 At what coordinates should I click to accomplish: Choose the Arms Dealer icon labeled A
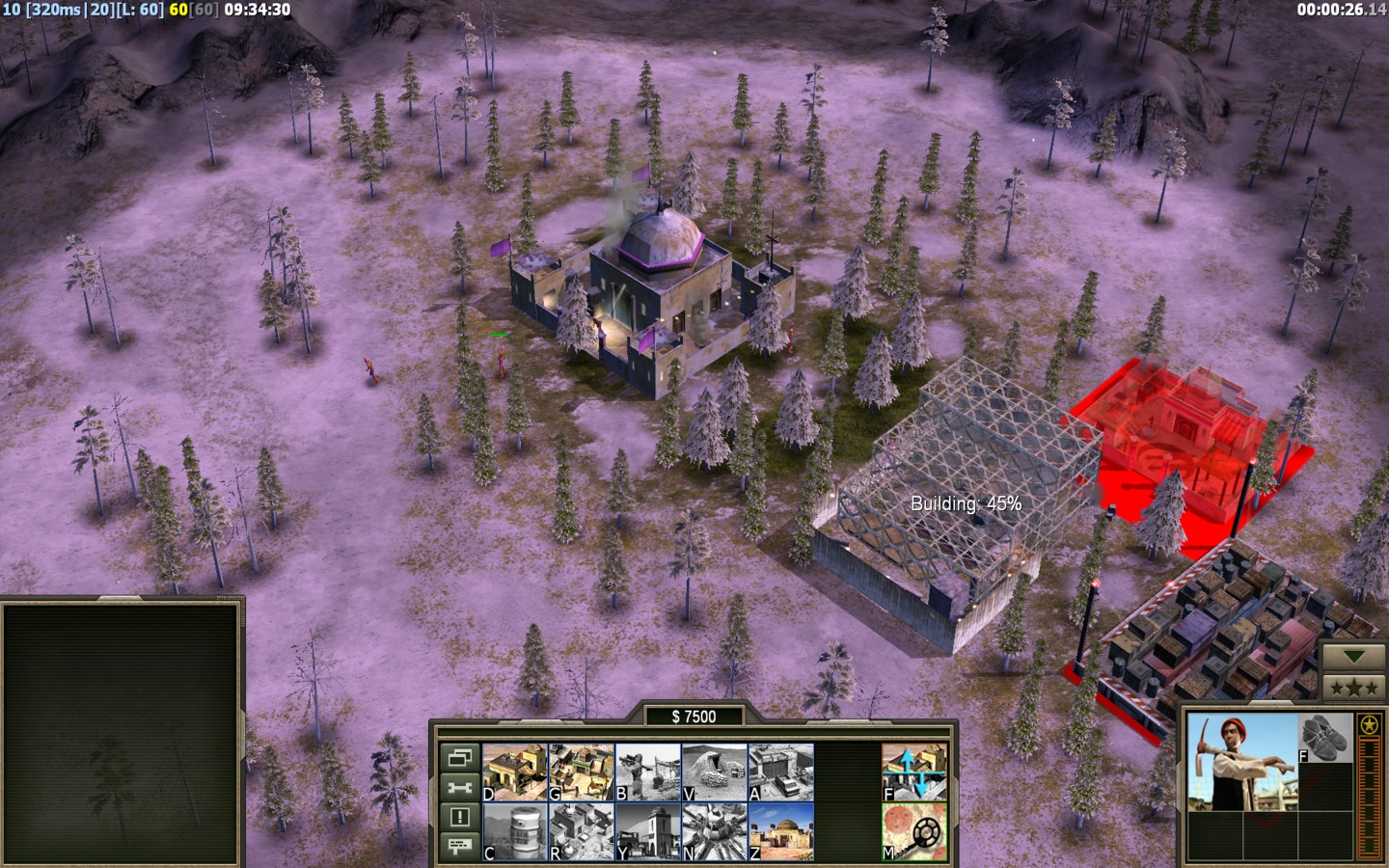pyautogui.click(x=781, y=773)
